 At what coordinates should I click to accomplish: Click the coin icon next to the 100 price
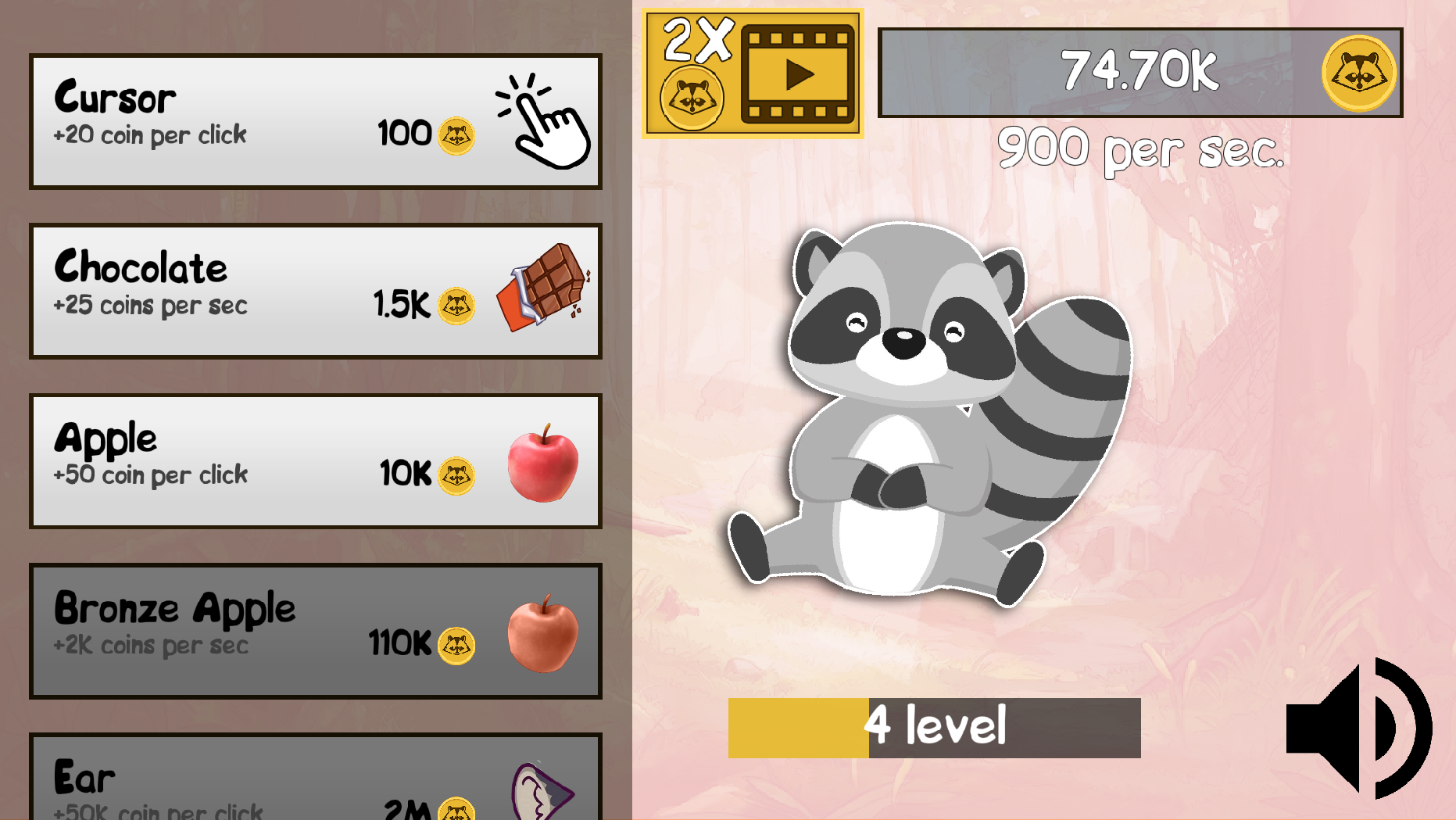pos(455,134)
